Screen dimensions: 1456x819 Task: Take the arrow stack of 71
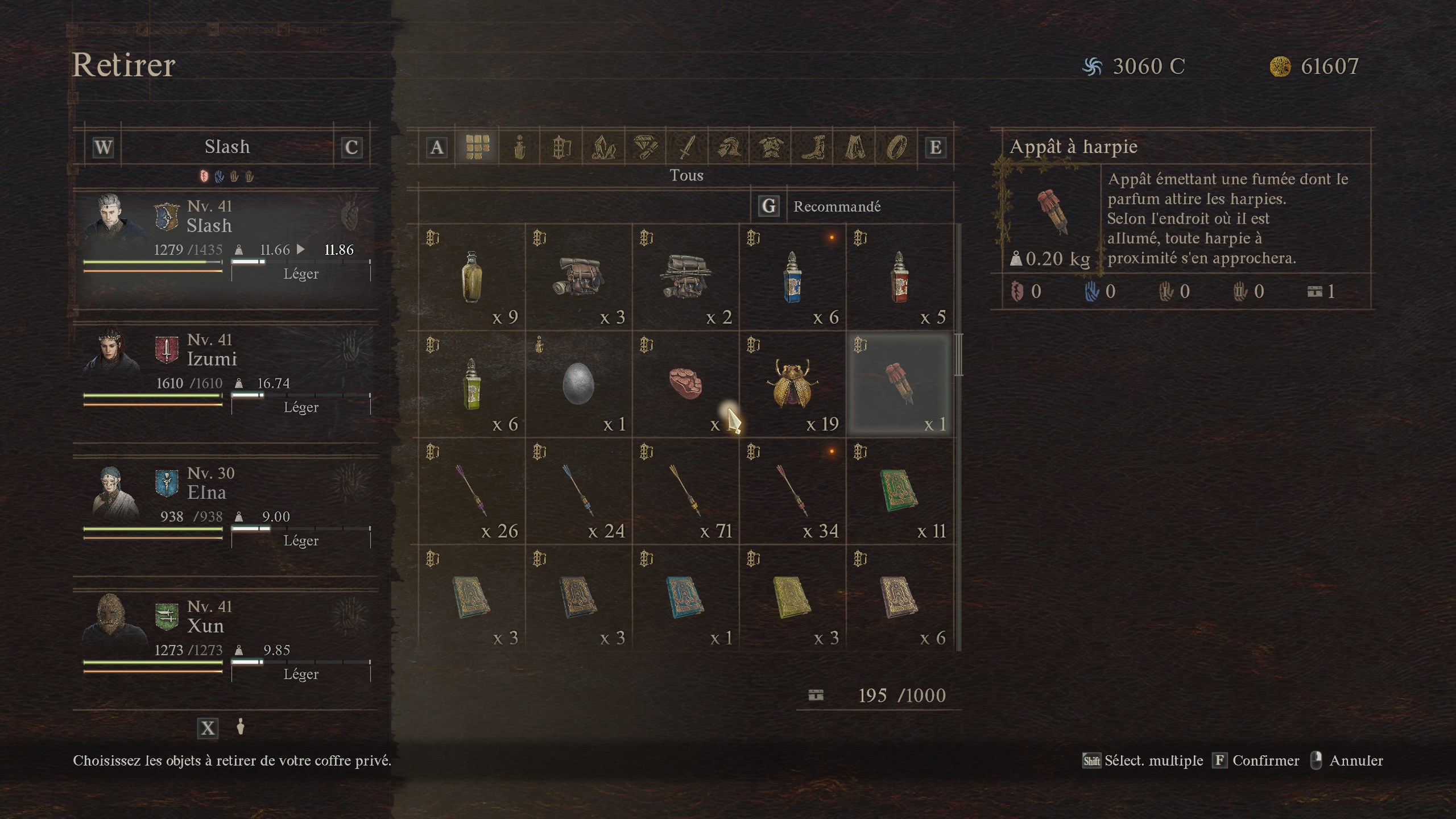coord(686,491)
